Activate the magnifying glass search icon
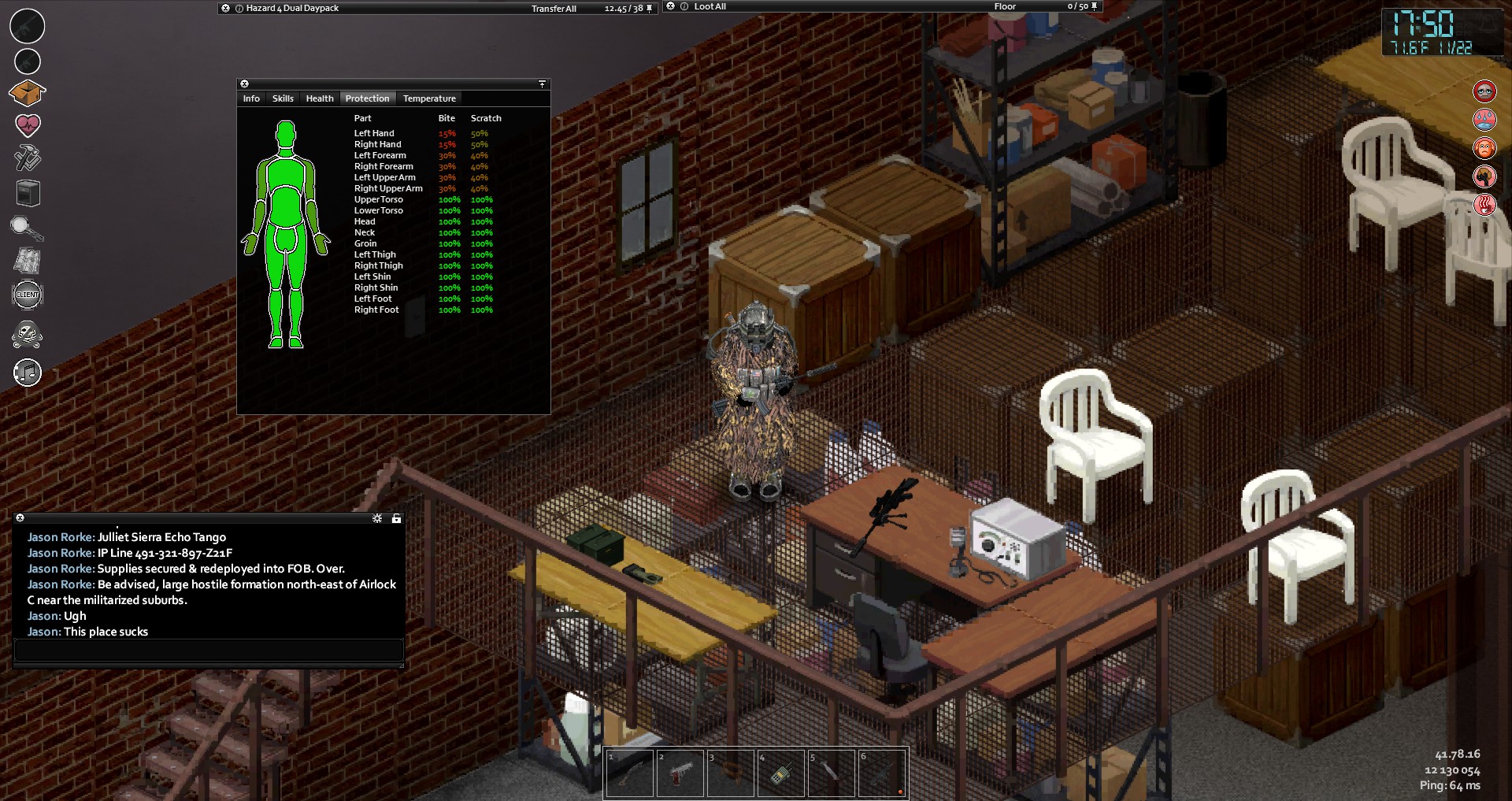Image resolution: width=1512 pixels, height=801 pixels. [27, 228]
